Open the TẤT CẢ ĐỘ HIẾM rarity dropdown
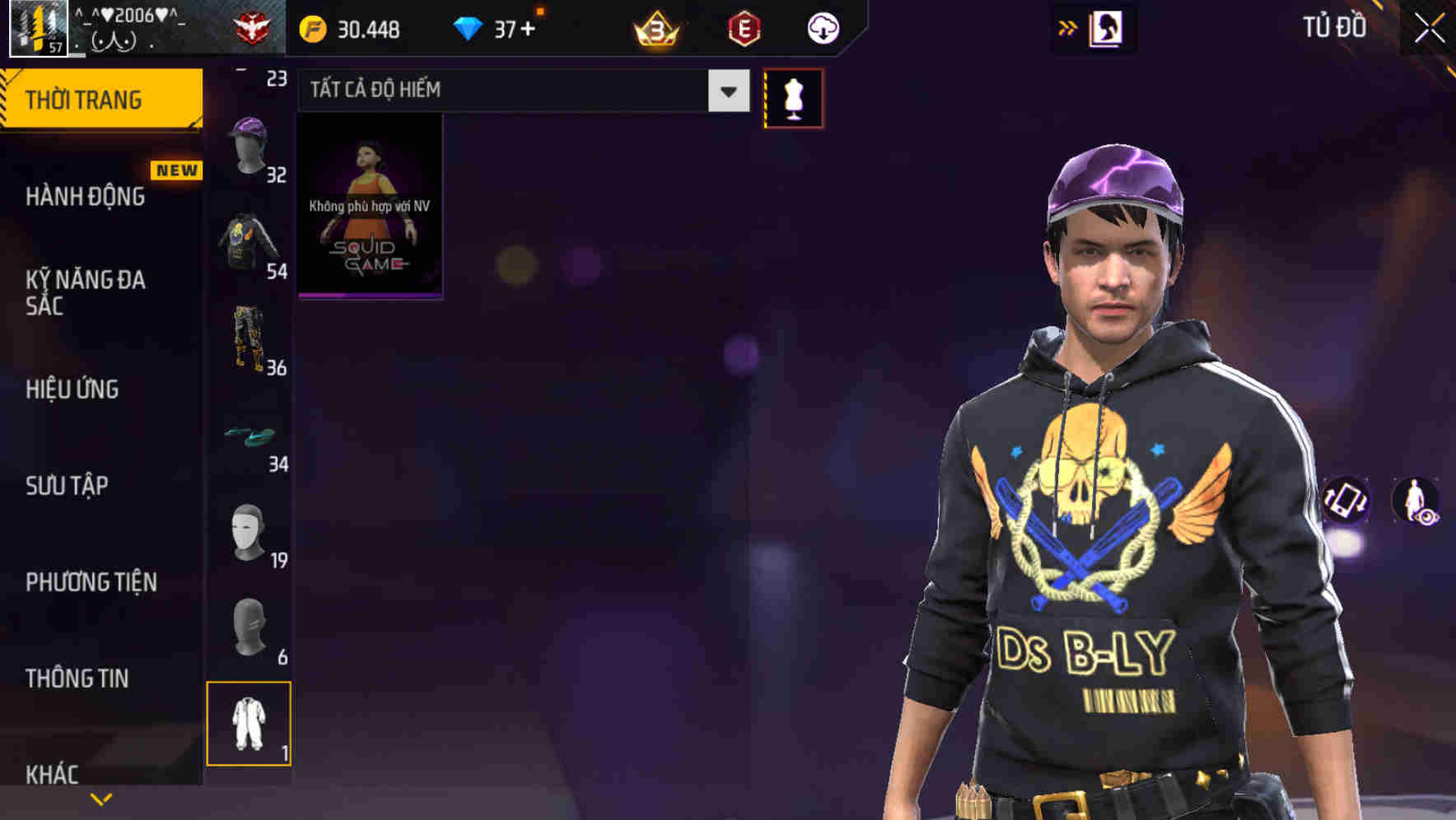This screenshot has width=1456, height=820. (x=519, y=90)
